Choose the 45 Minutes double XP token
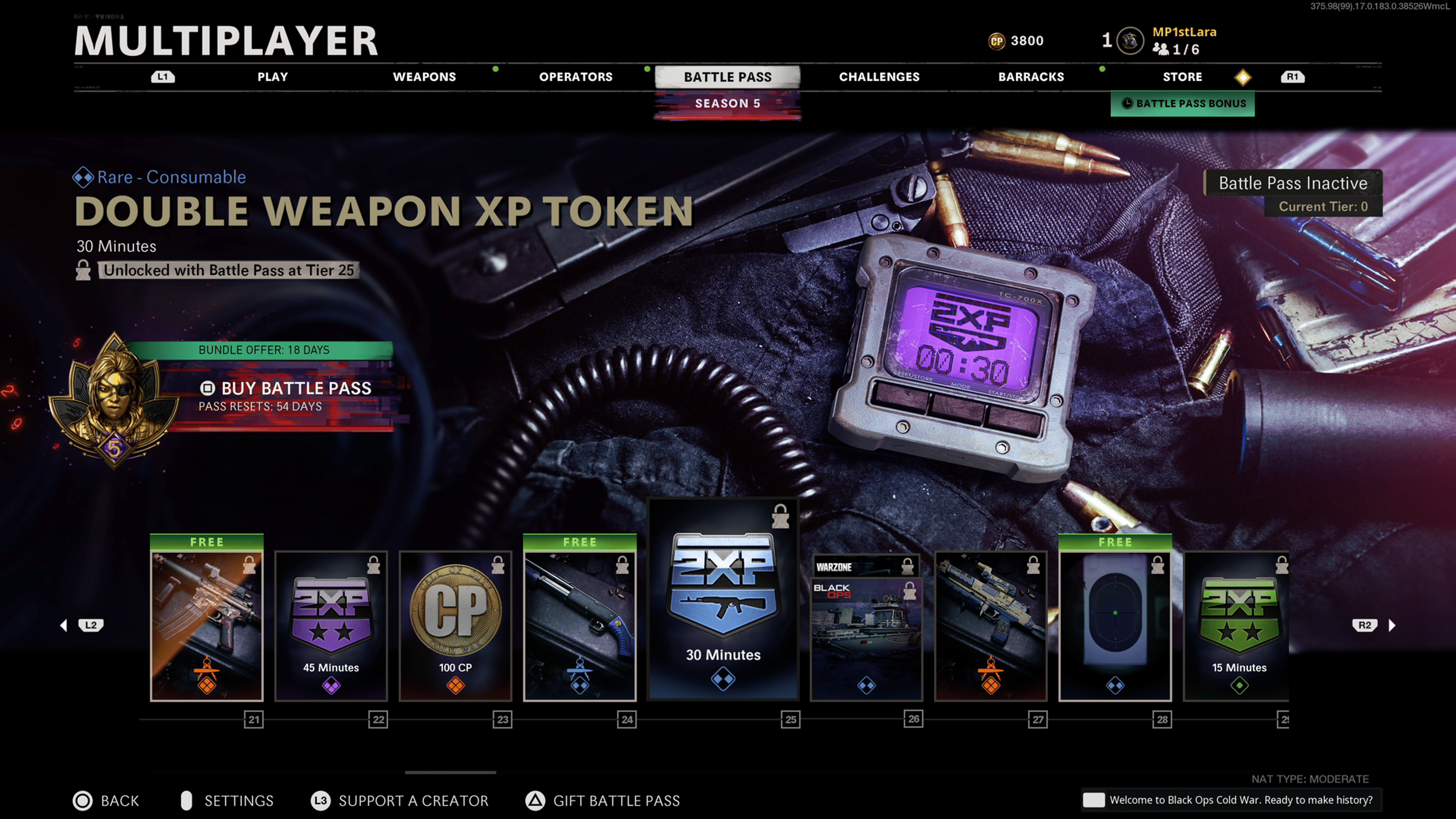 (x=331, y=624)
